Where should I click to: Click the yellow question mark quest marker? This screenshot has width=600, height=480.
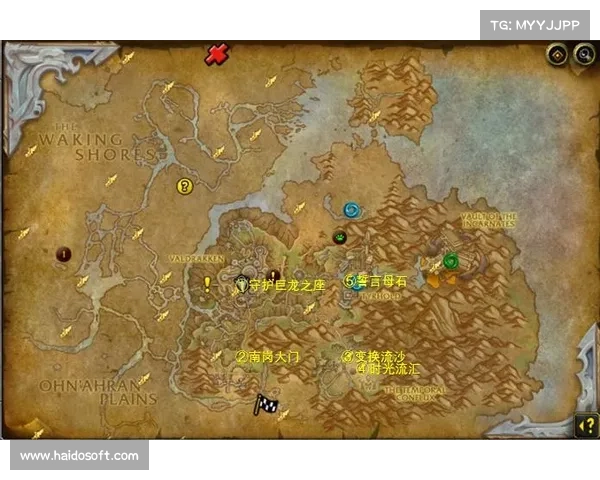coord(184,186)
